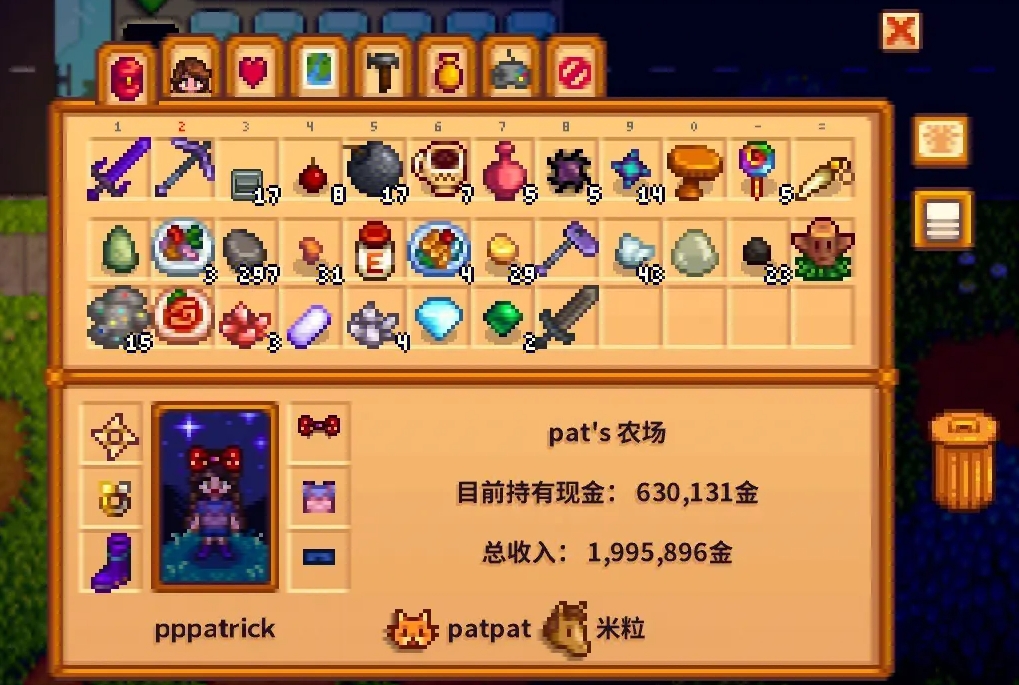Open the Social tab with heart icon

(x=254, y=73)
